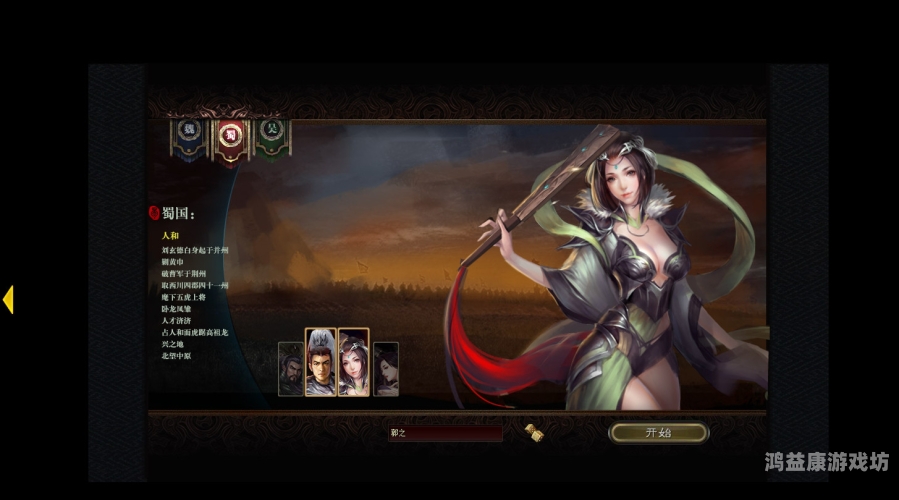The width and height of the screenshot is (899, 500).
Task: Choose the female hero with green headpiece
Action: tap(354, 363)
